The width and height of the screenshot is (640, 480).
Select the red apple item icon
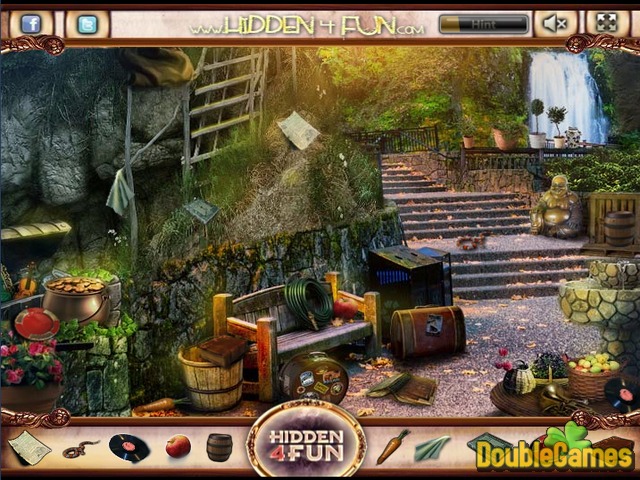[178, 446]
